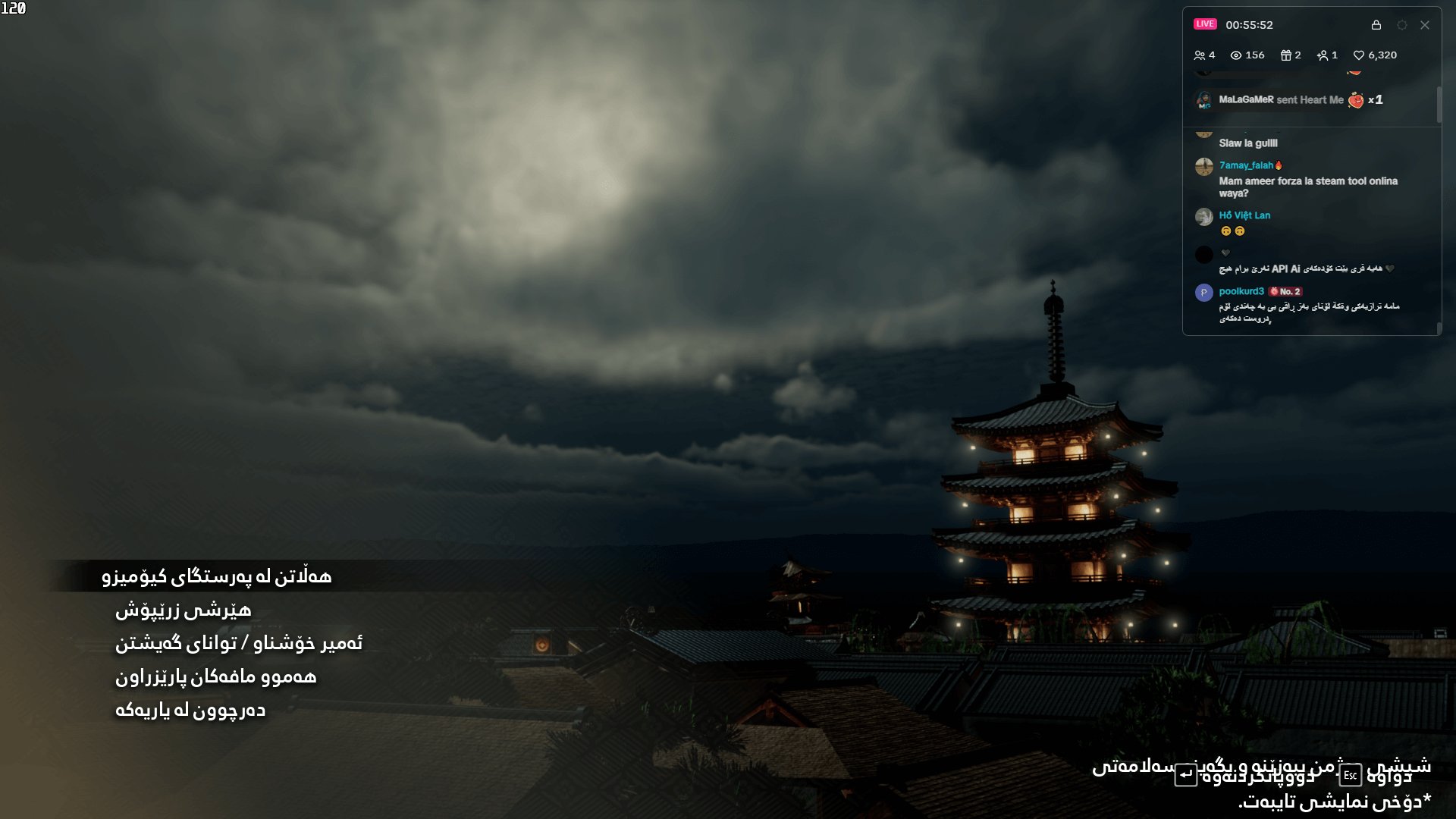This screenshot has height=819, width=1456.
Task: Click the pink LIVE badge
Action: tap(1205, 24)
